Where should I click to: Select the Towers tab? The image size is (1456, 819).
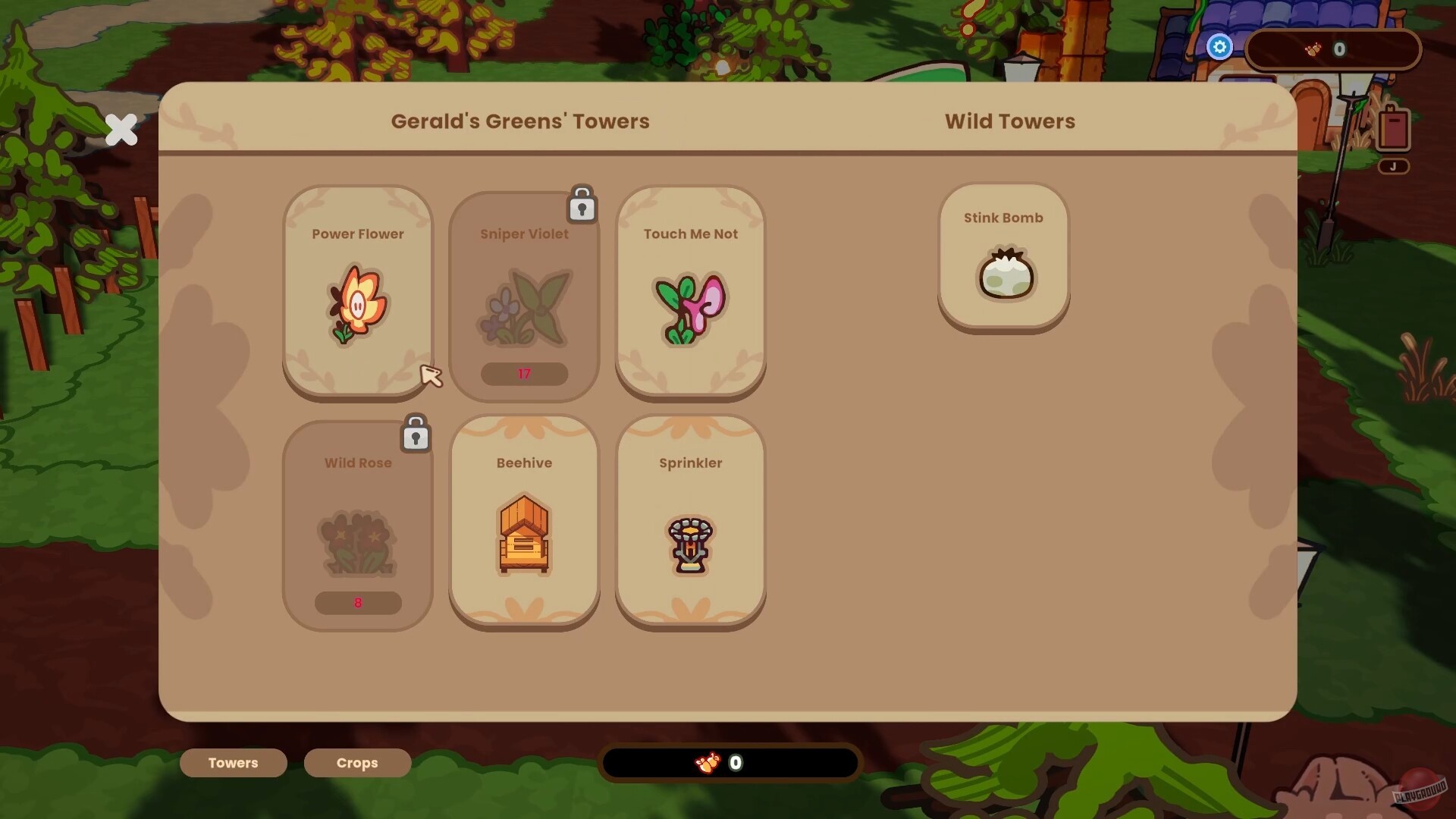(x=233, y=763)
